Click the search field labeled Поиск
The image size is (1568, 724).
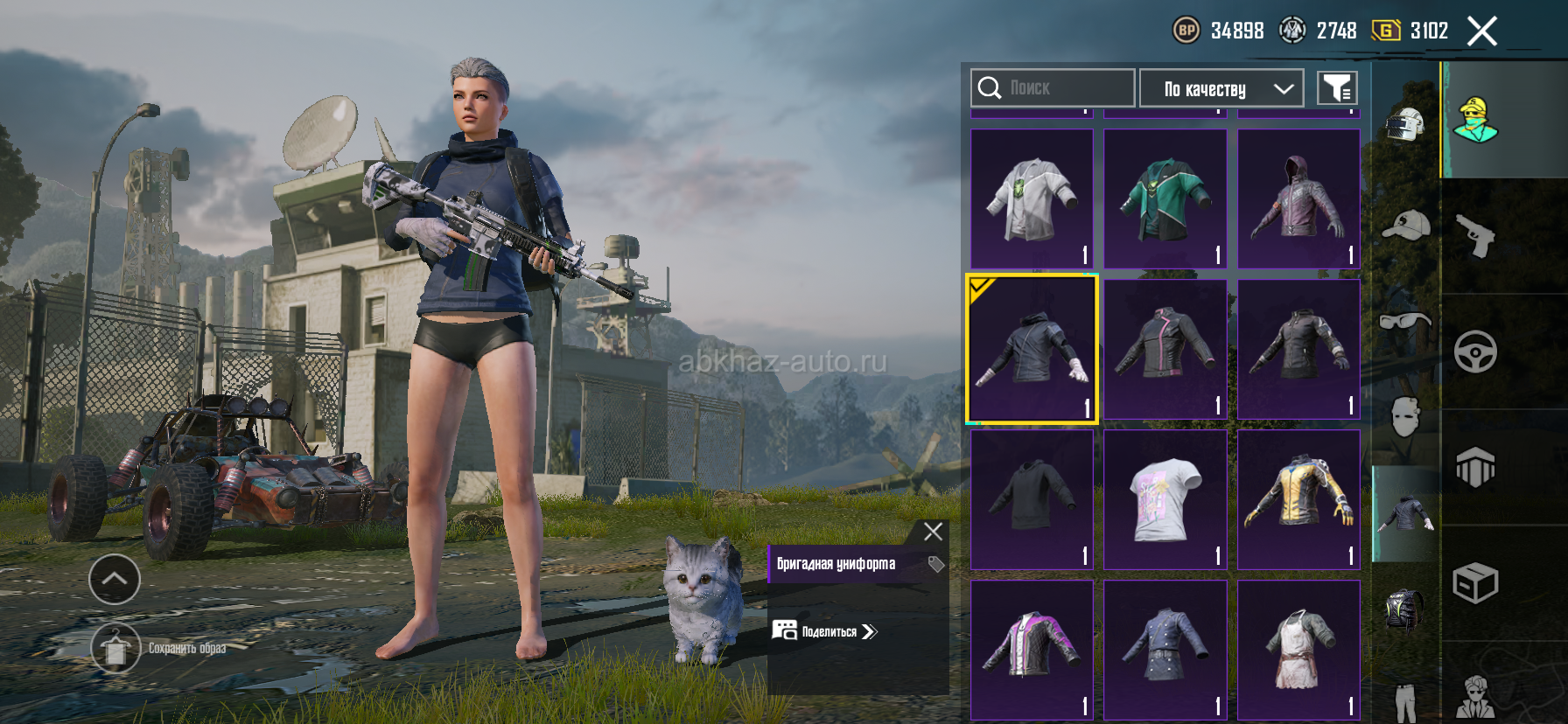1053,88
